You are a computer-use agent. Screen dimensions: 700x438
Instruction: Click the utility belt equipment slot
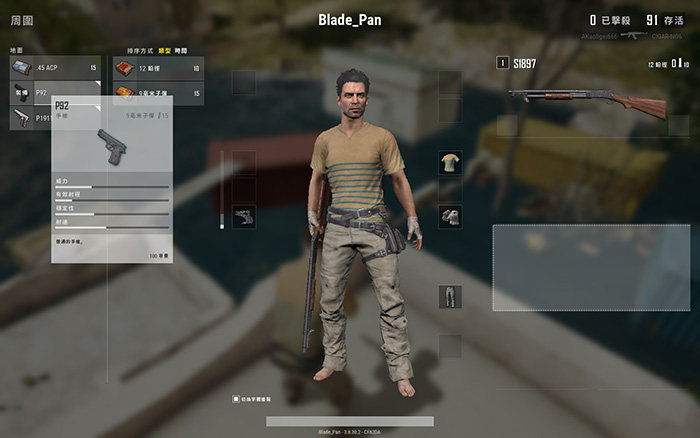tap(243, 217)
